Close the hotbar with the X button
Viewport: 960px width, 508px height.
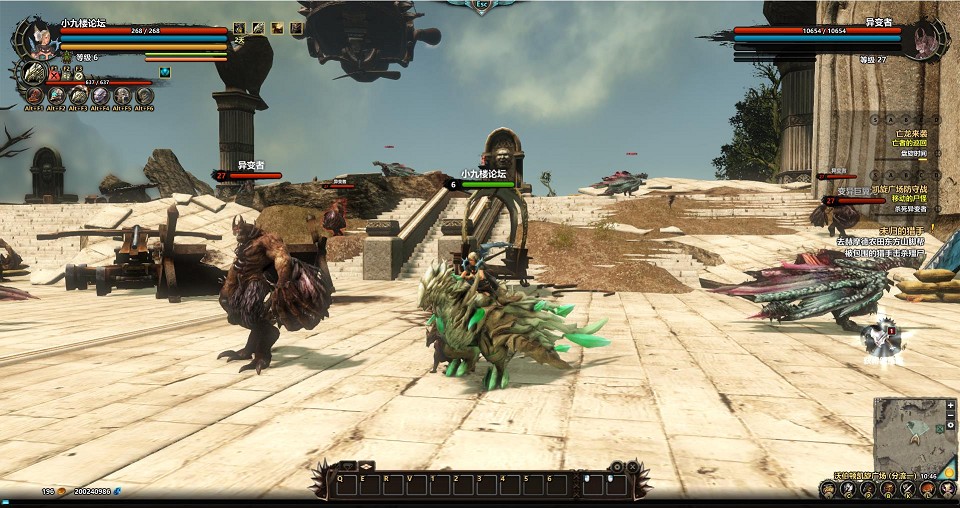632,466
